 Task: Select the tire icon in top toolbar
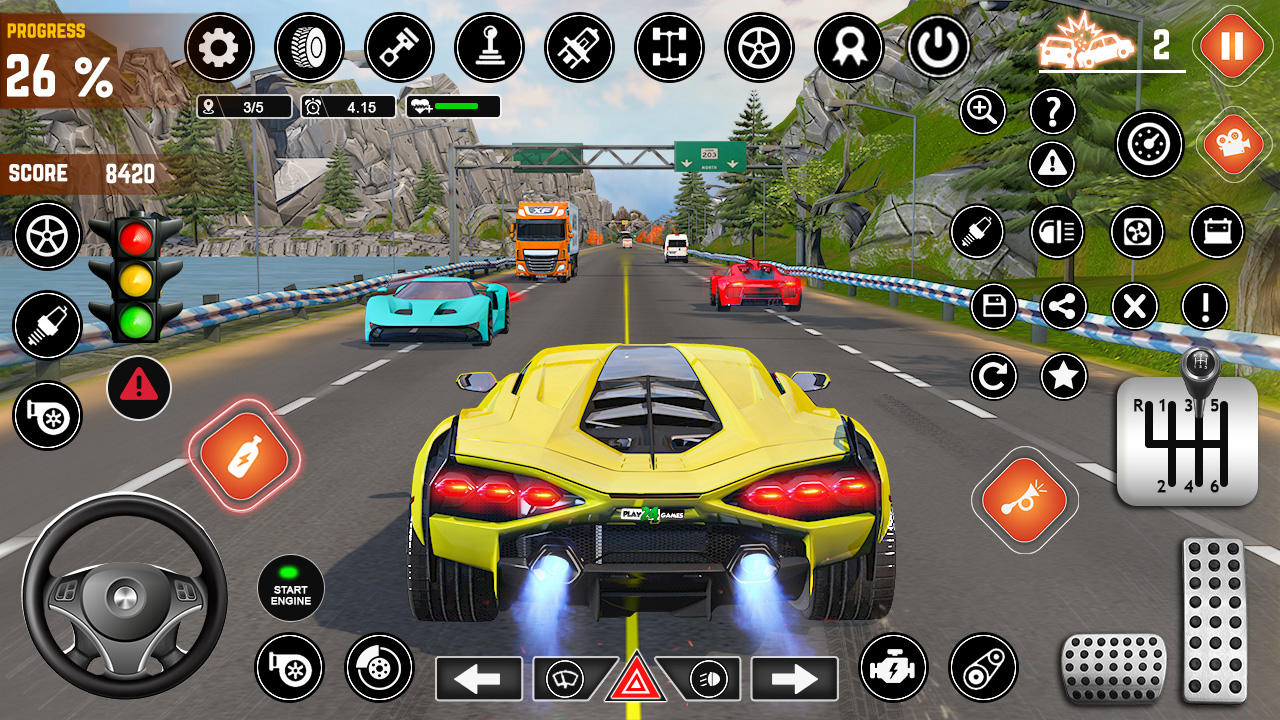[x=312, y=47]
